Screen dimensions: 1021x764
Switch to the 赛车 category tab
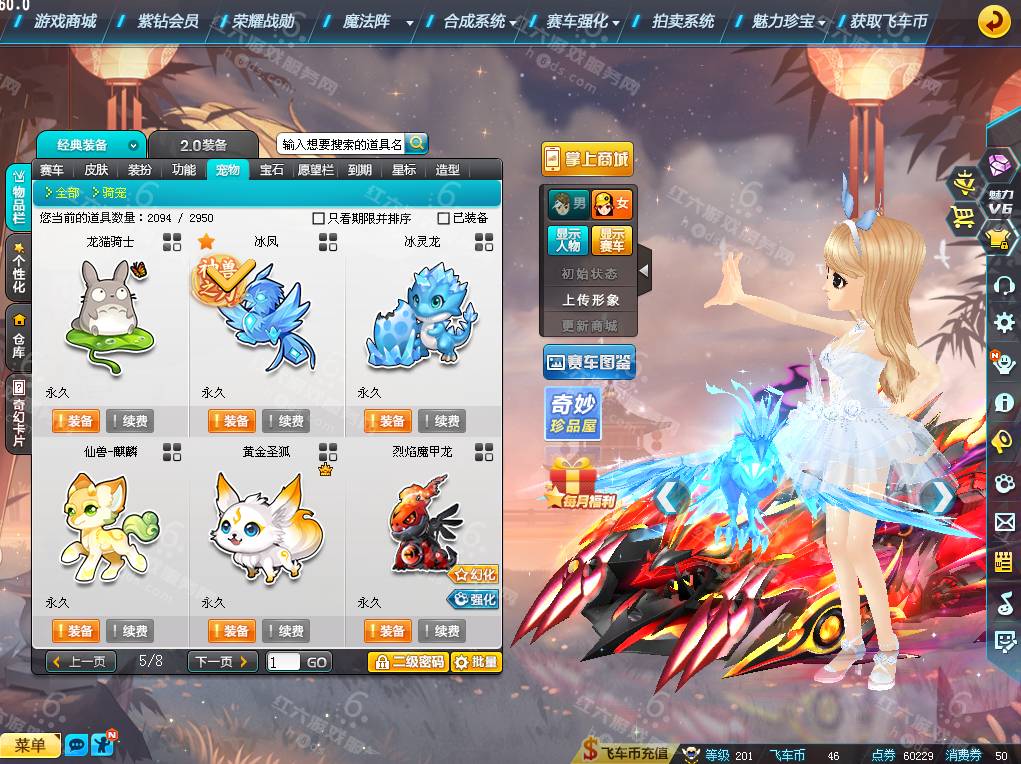click(52, 170)
